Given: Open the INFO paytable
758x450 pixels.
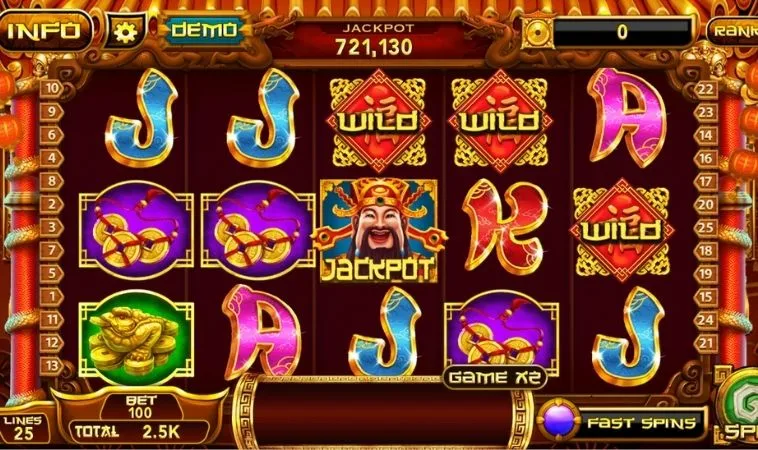Looking at the screenshot, I should pos(44,30).
